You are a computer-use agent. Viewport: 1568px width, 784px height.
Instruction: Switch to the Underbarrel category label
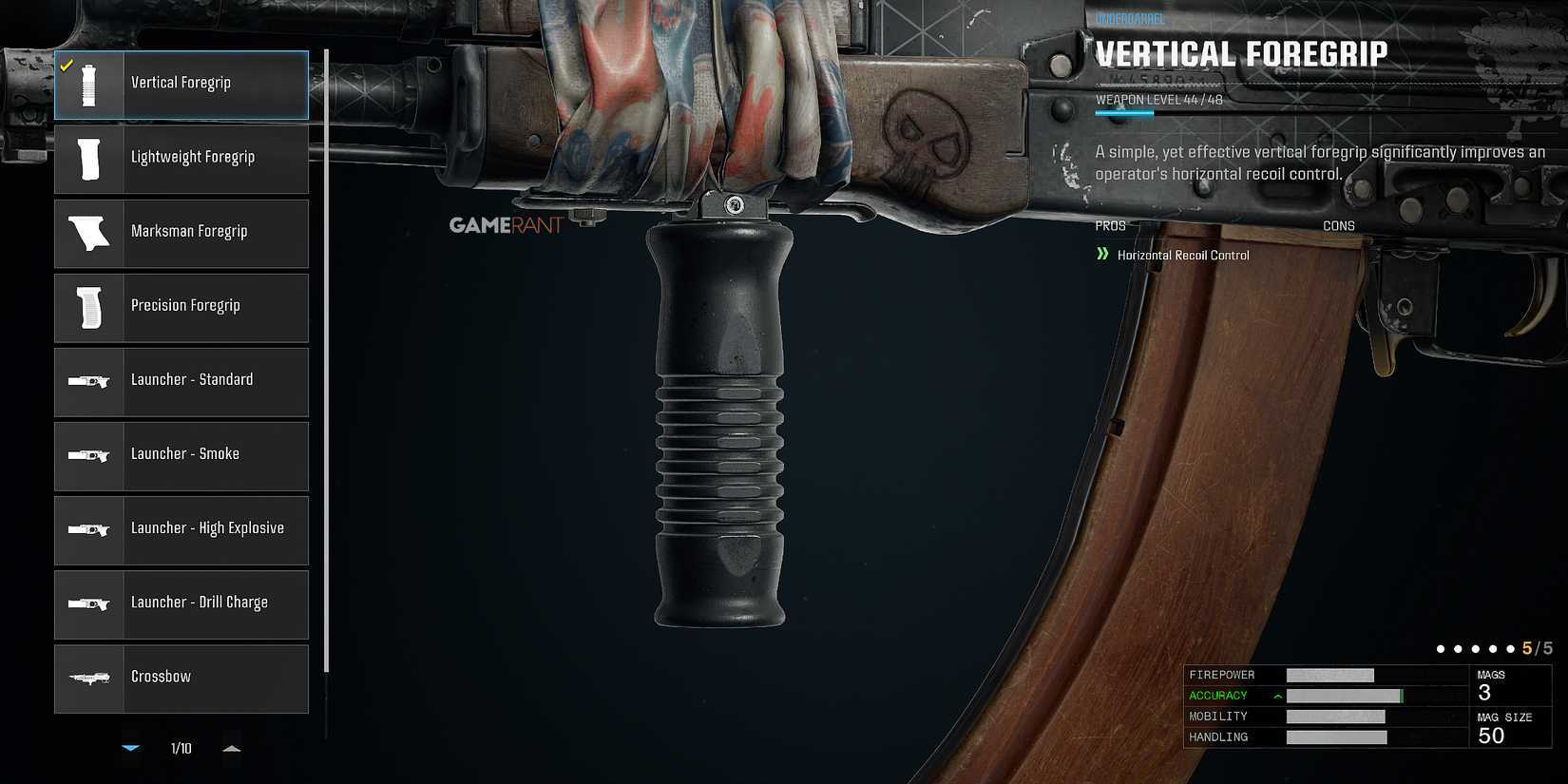pyautogui.click(x=1129, y=15)
